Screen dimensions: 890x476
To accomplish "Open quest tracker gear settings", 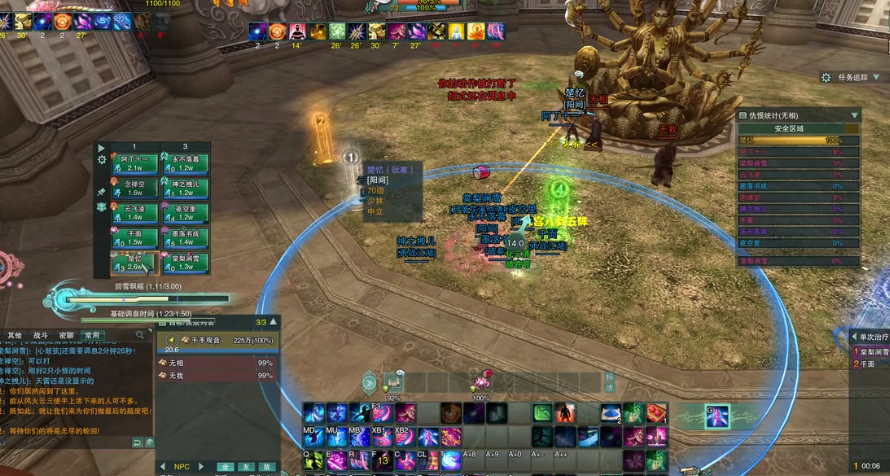I will click(x=826, y=77).
